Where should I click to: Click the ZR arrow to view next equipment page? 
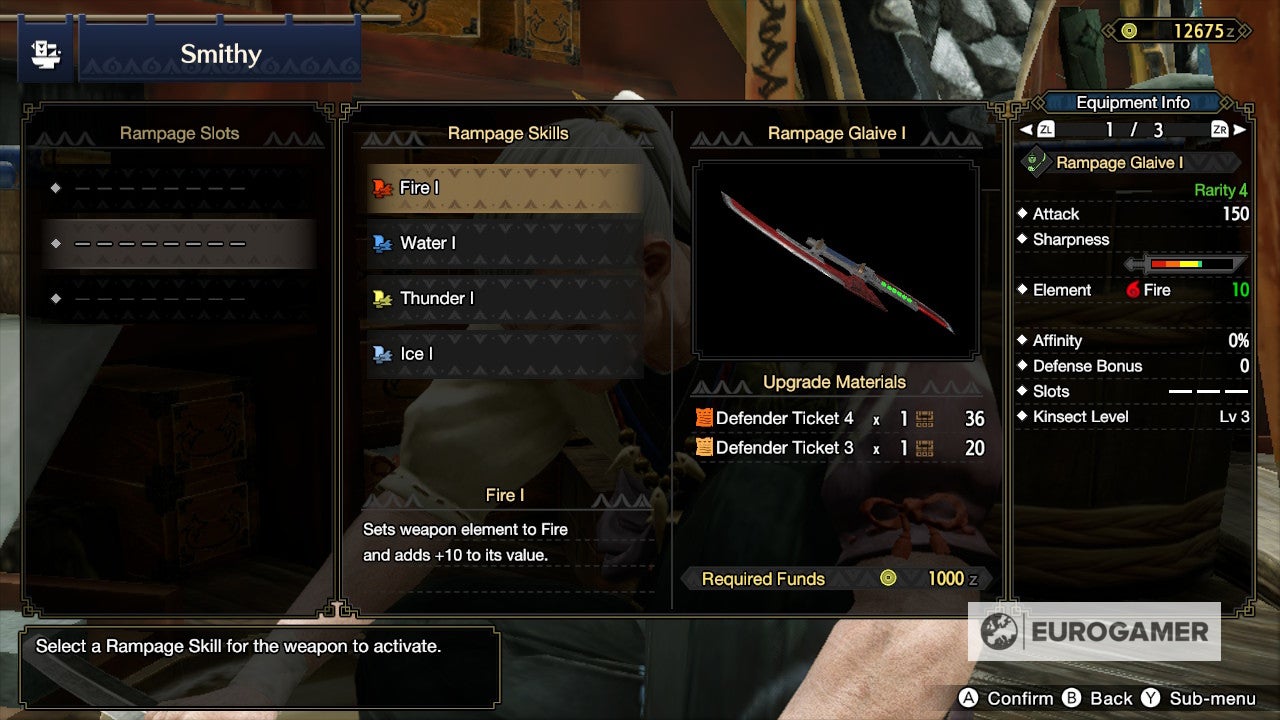click(x=1226, y=129)
